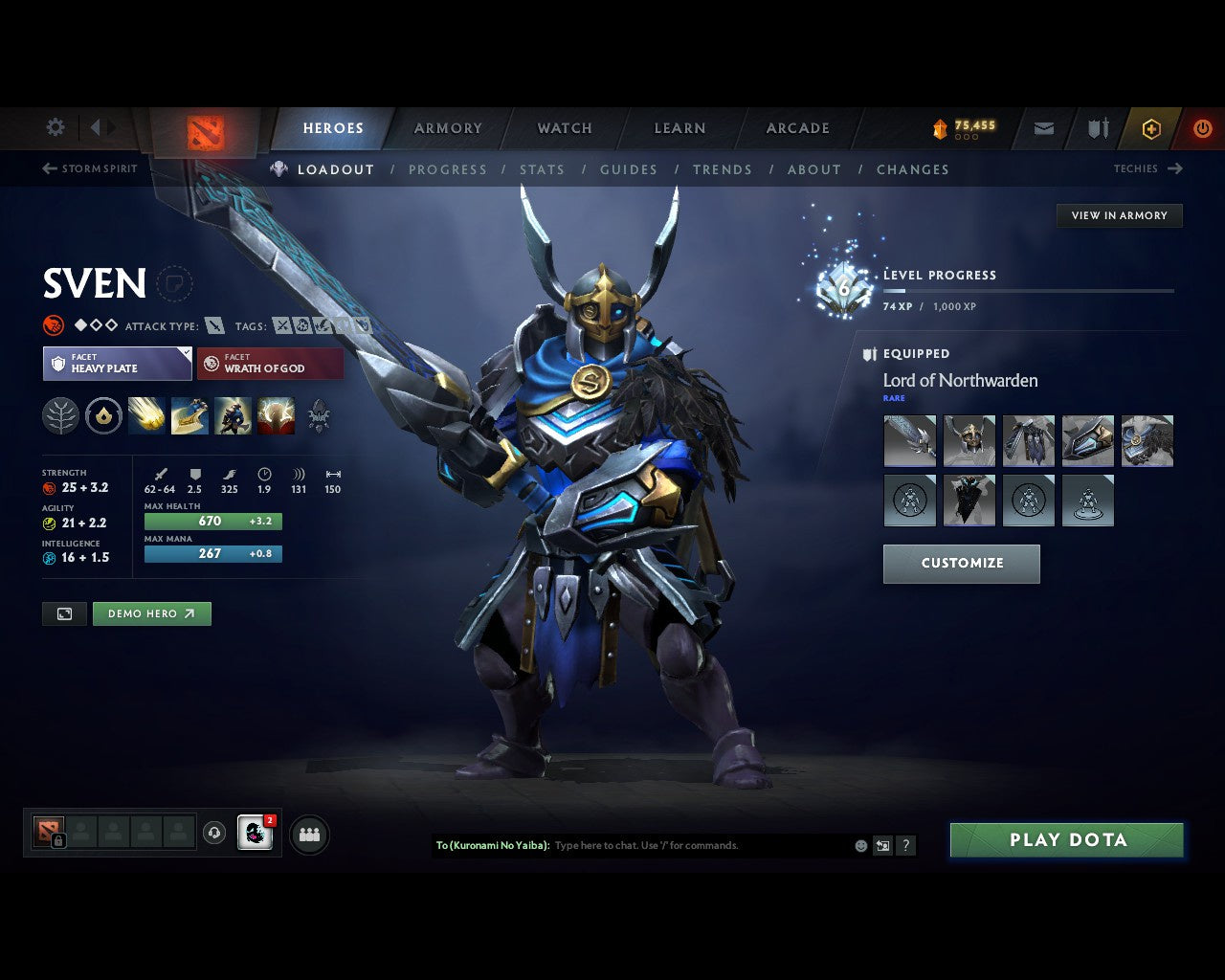Image resolution: width=1225 pixels, height=980 pixels.
Task: Open the Great Cleave ability icon
Action: click(190, 415)
